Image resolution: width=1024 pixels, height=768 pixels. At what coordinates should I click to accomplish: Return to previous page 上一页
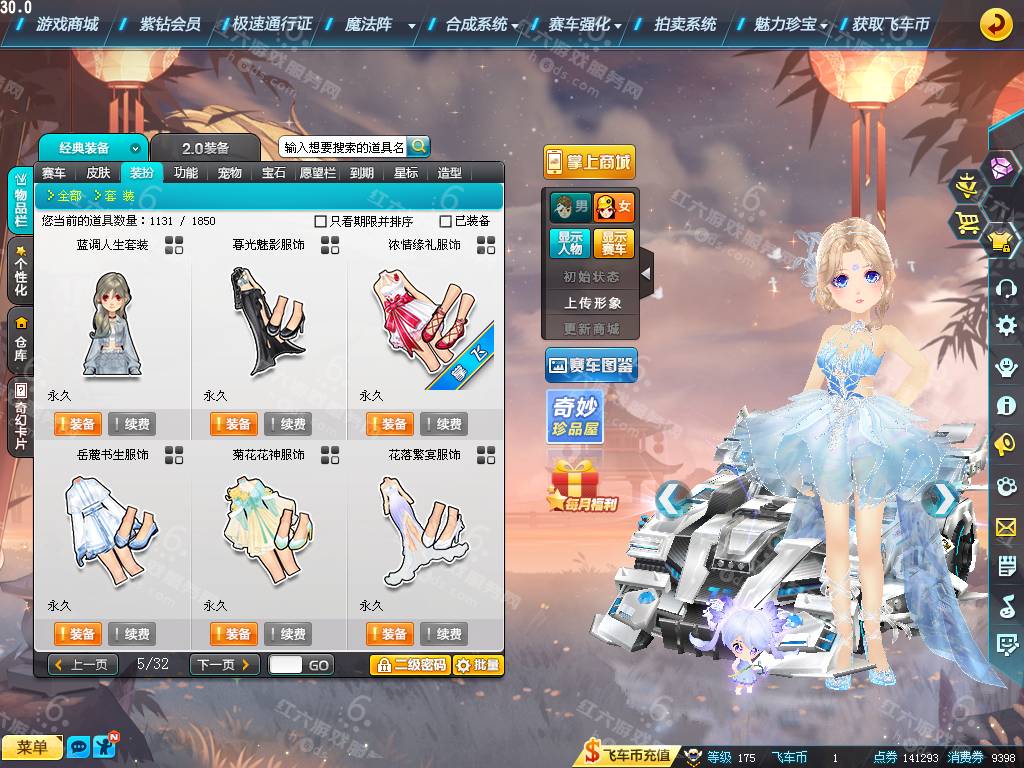click(82, 664)
